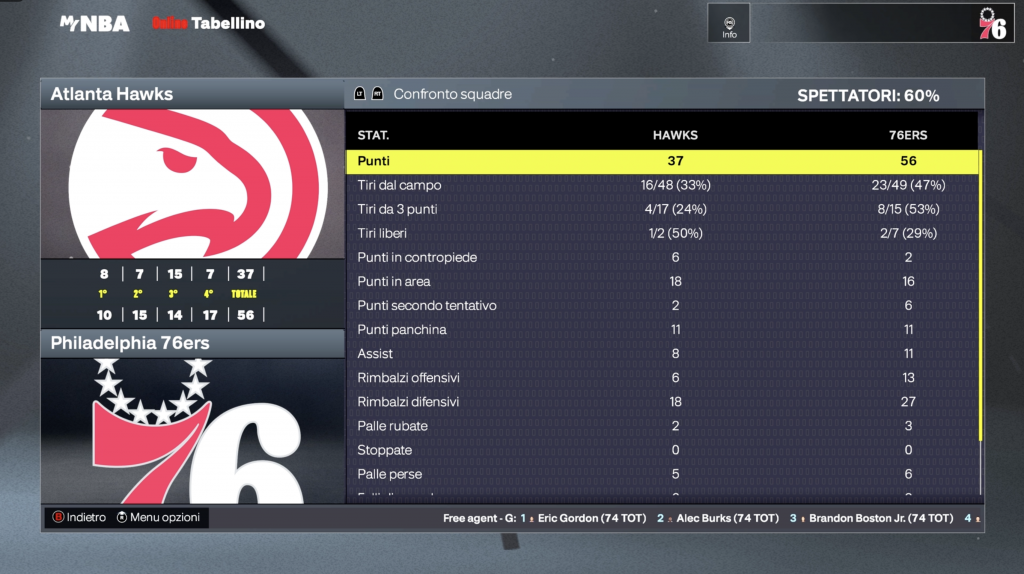Click the yellow stats list scrollbar
The height and width of the screenshot is (574, 1024).
point(981,300)
